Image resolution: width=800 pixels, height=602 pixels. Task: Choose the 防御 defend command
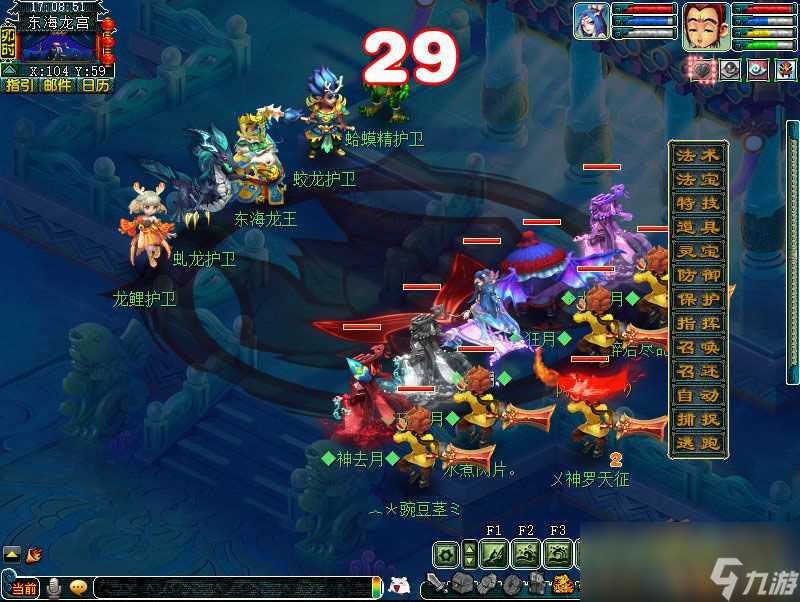pos(698,276)
